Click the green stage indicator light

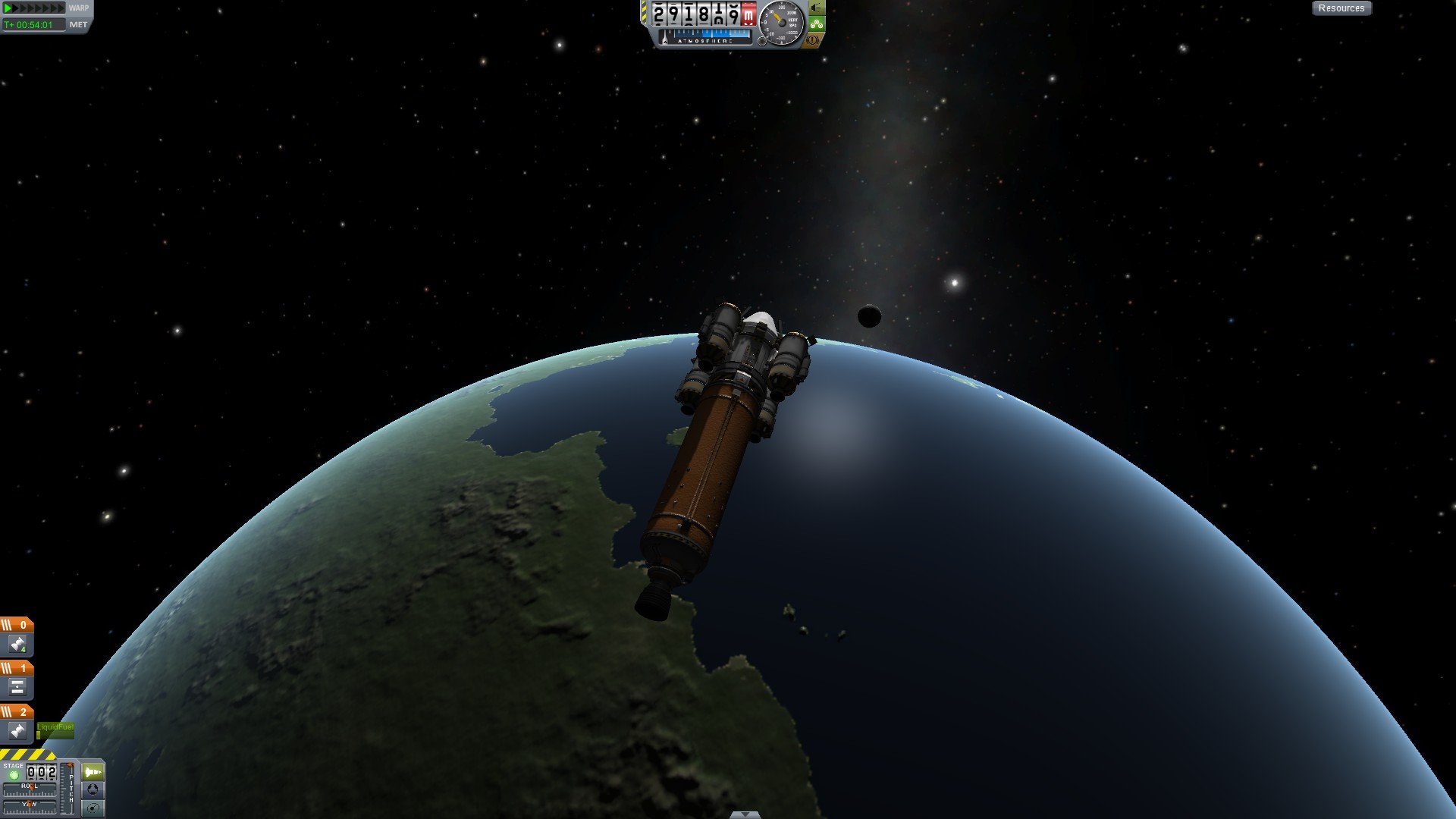pyautogui.click(x=13, y=775)
